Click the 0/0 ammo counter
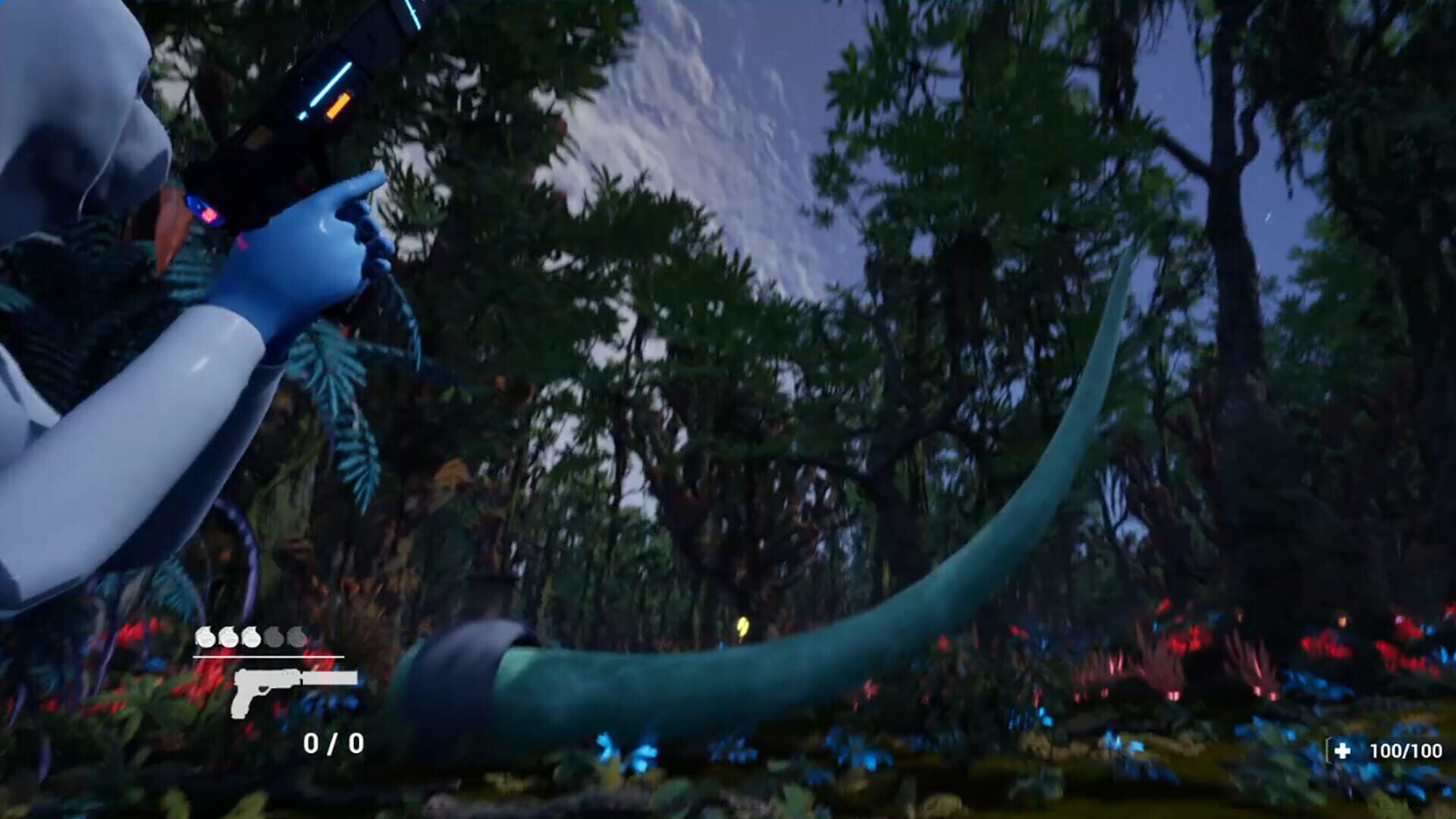 point(331,741)
